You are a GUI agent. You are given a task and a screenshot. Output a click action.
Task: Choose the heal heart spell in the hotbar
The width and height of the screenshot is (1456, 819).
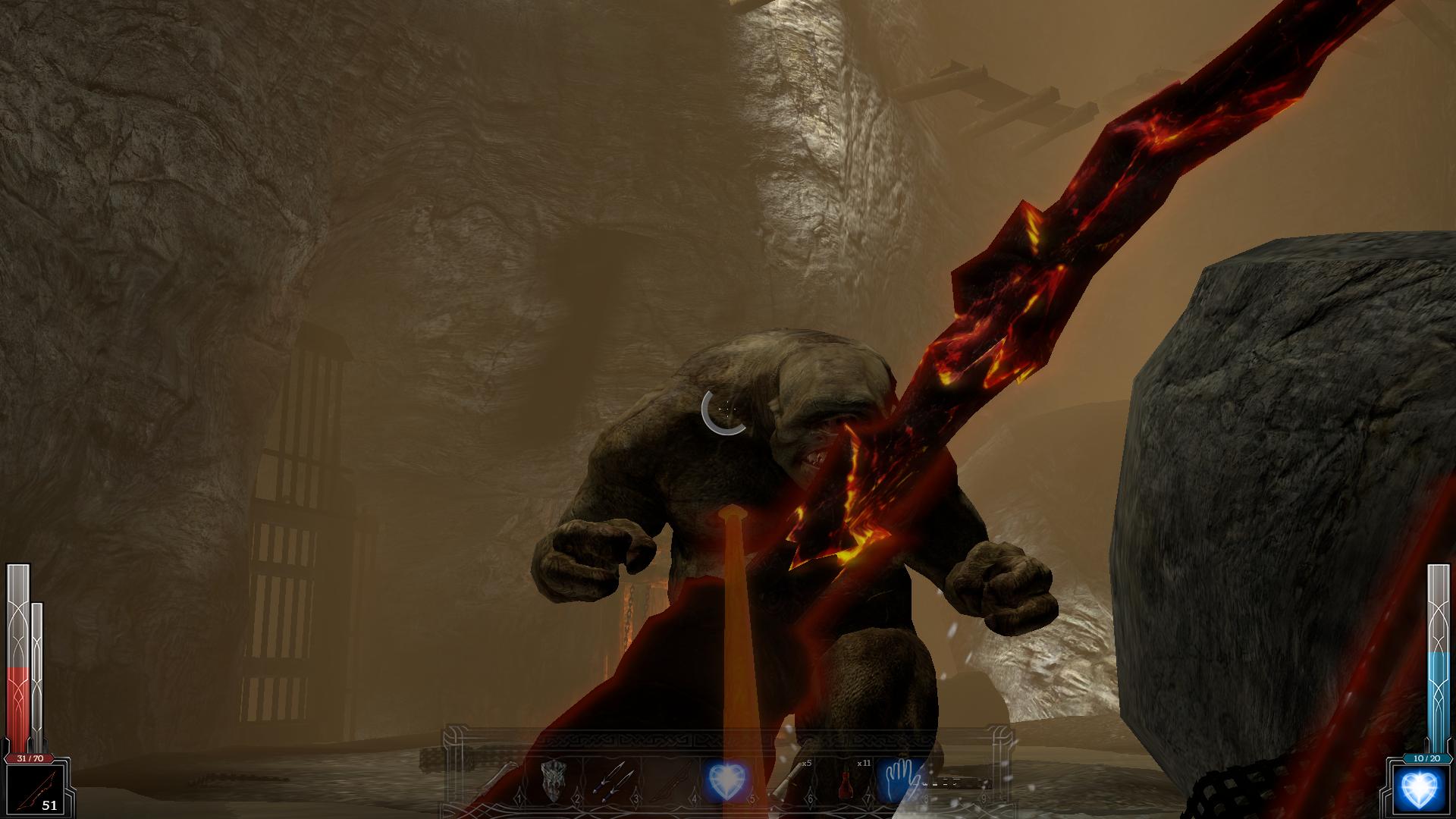tap(726, 781)
